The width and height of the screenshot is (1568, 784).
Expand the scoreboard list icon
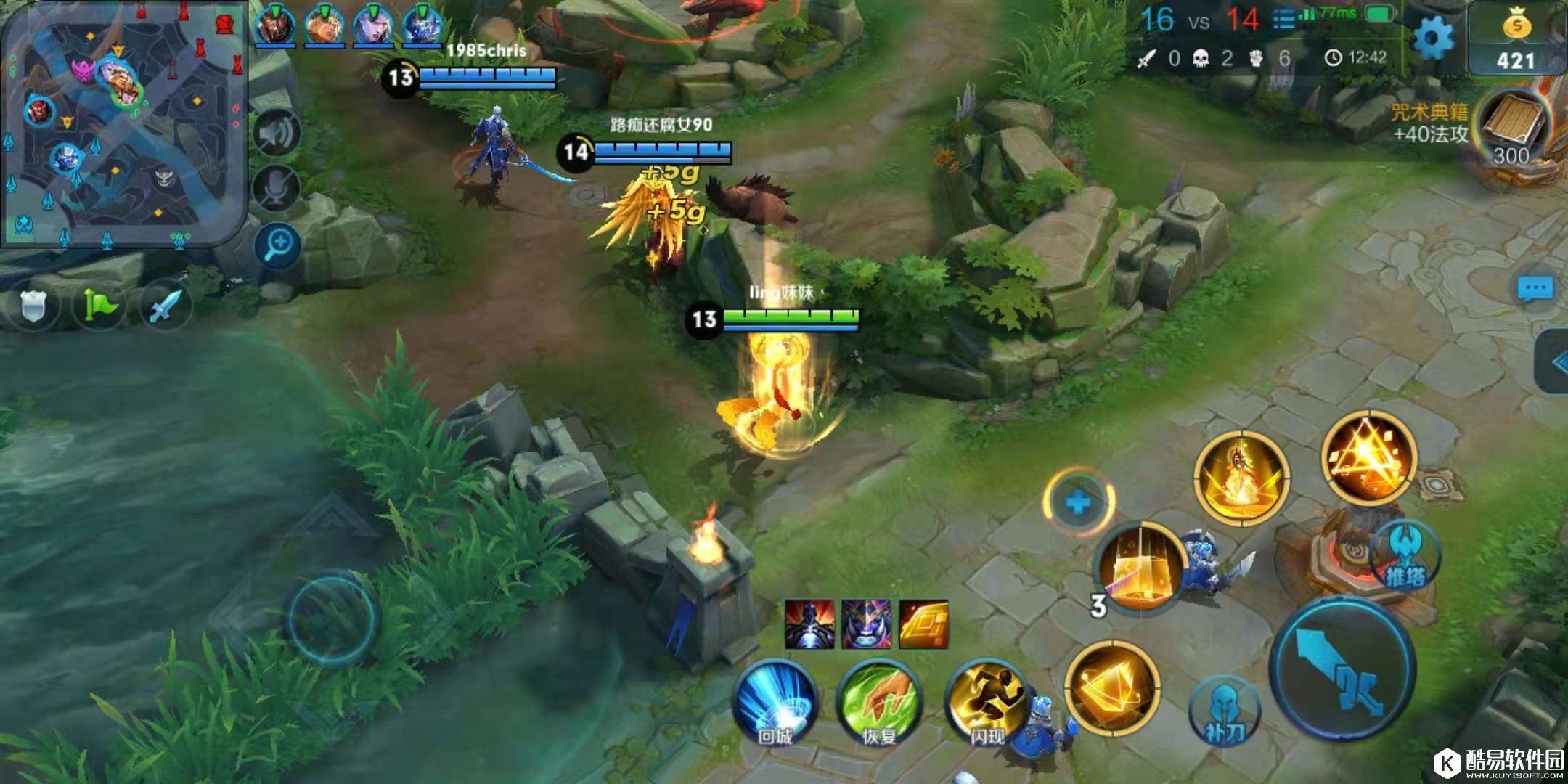pyautogui.click(x=1283, y=20)
